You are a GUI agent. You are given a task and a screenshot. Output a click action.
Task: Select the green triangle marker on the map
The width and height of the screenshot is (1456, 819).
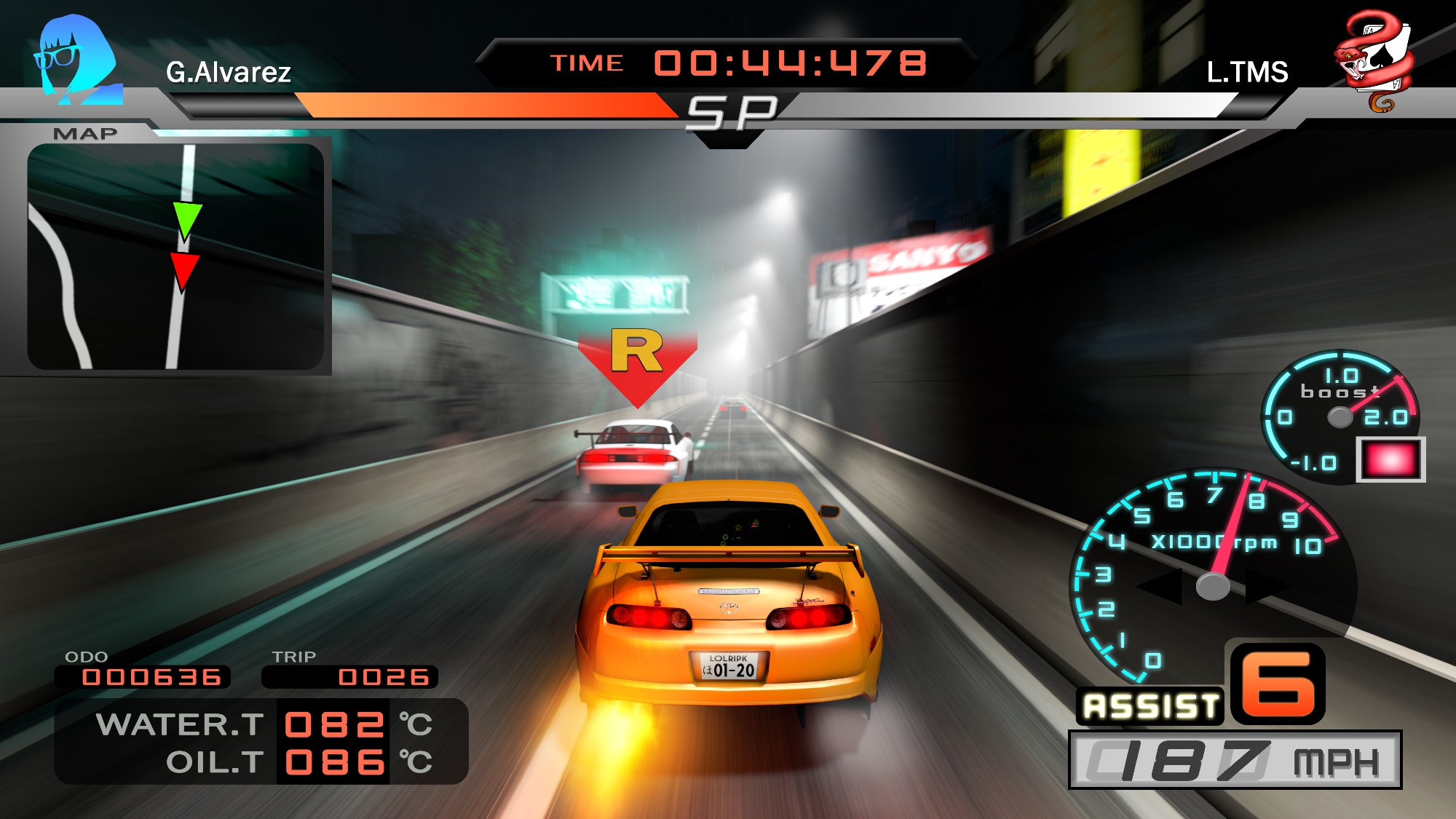pos(186,220)
